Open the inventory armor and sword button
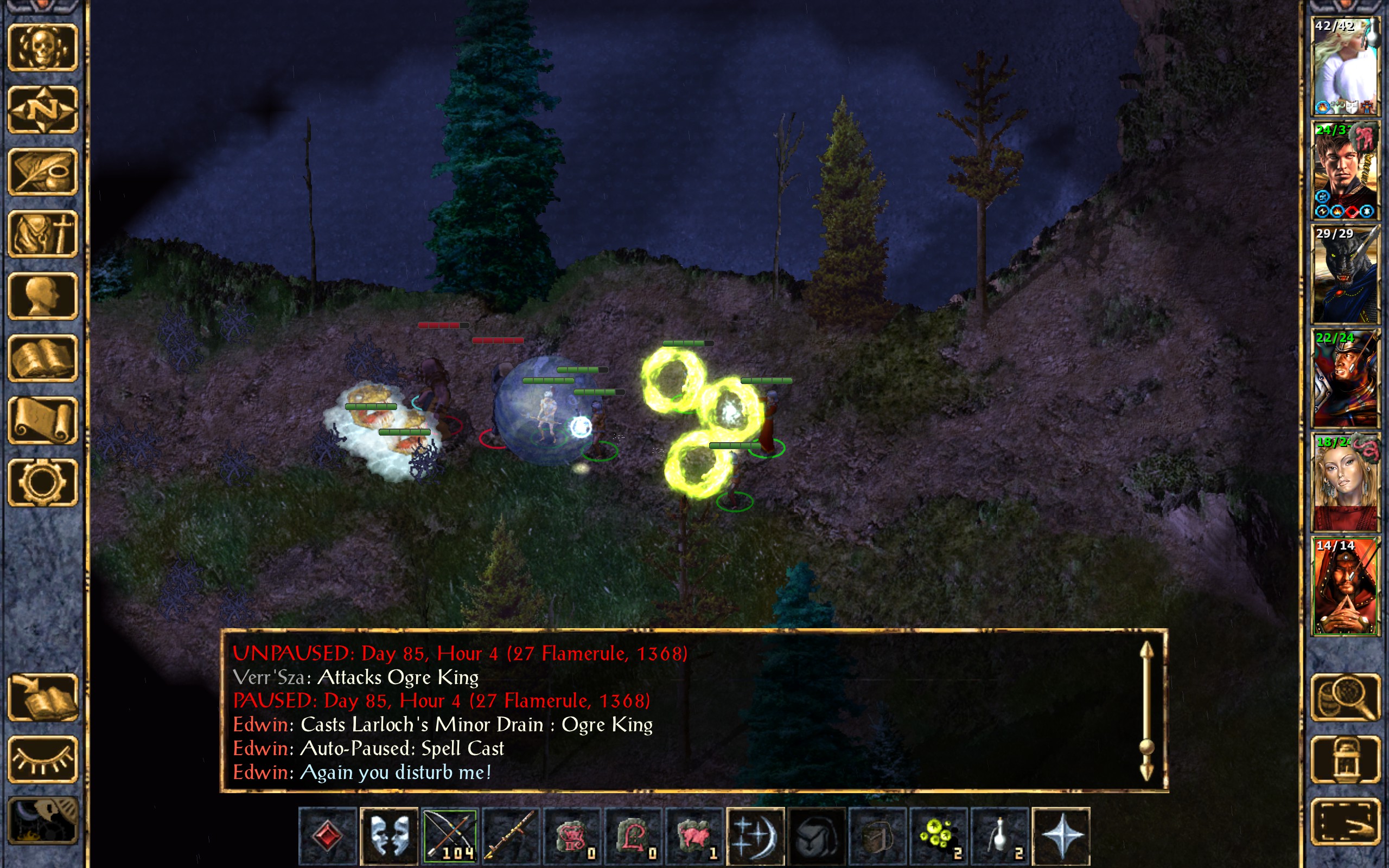The image size is (1389, 868). pyautogui.click(x=43, y=234)
